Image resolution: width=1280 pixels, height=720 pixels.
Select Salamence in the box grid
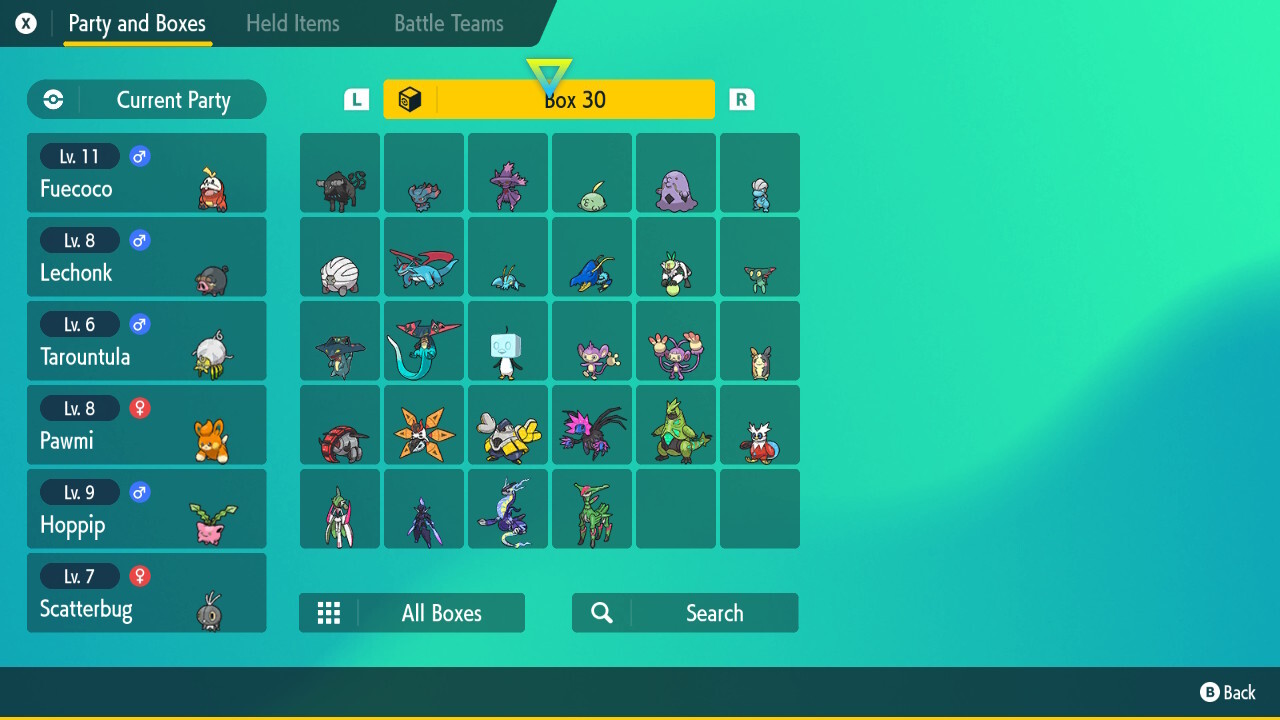pyautogui.click(x=423, y=256)
